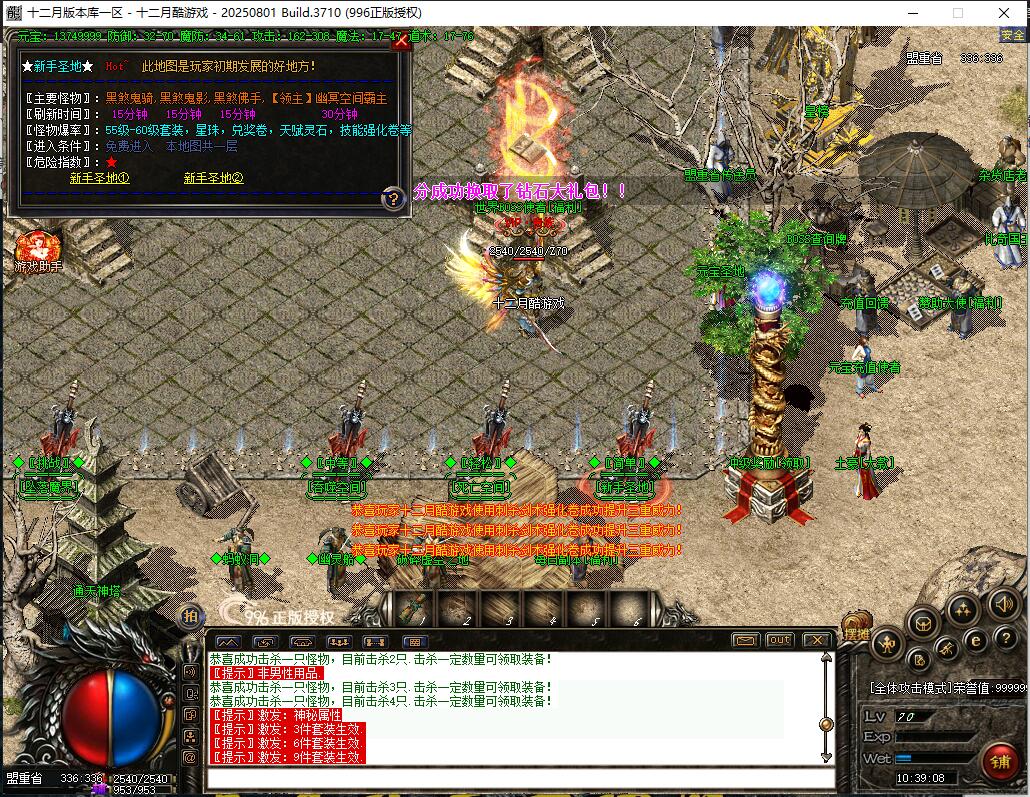Open the bag inventory chest icon
The height and width of the screenshot is (797, 1030).
tap(923, 623)
